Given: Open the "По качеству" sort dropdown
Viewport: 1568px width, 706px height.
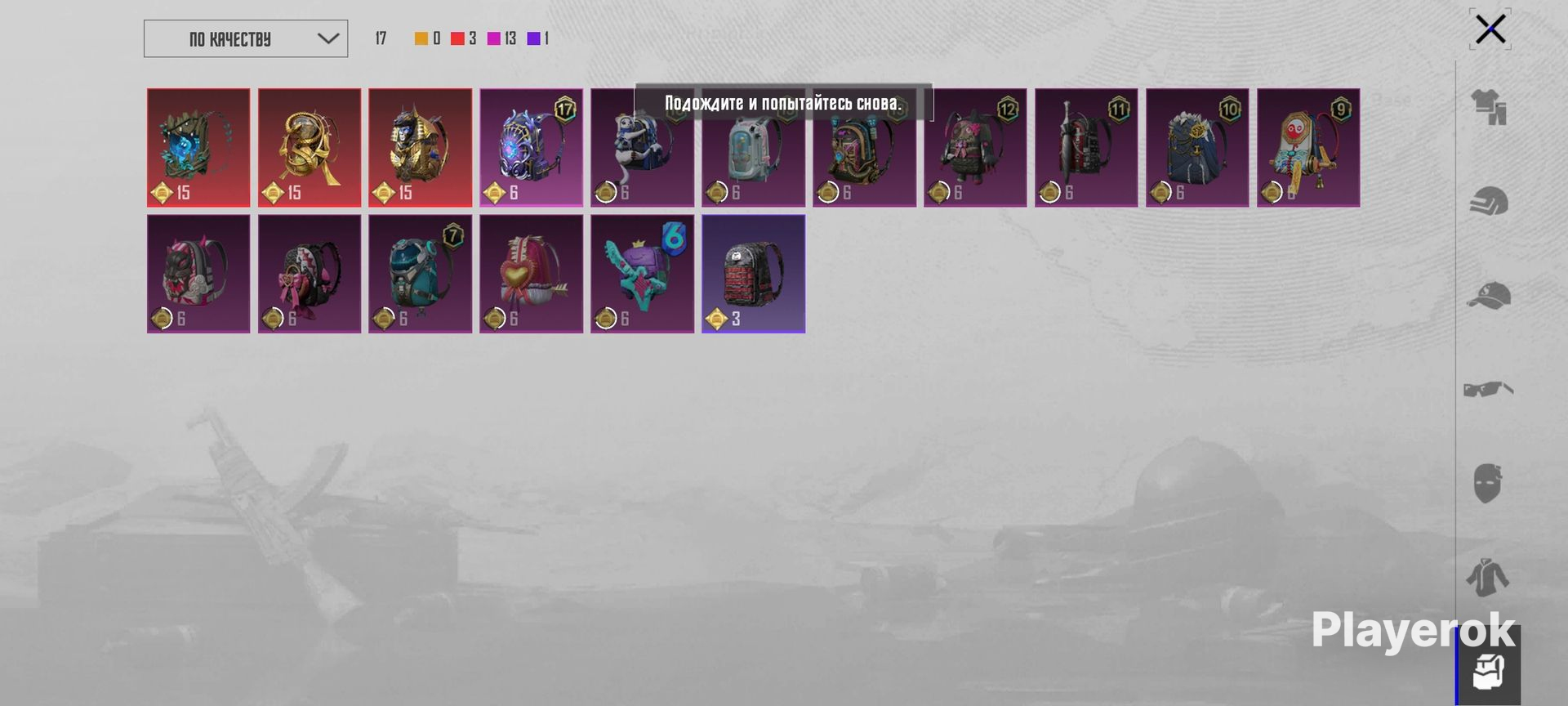Looking at the screenshot, I should click(x=245, y=38).
